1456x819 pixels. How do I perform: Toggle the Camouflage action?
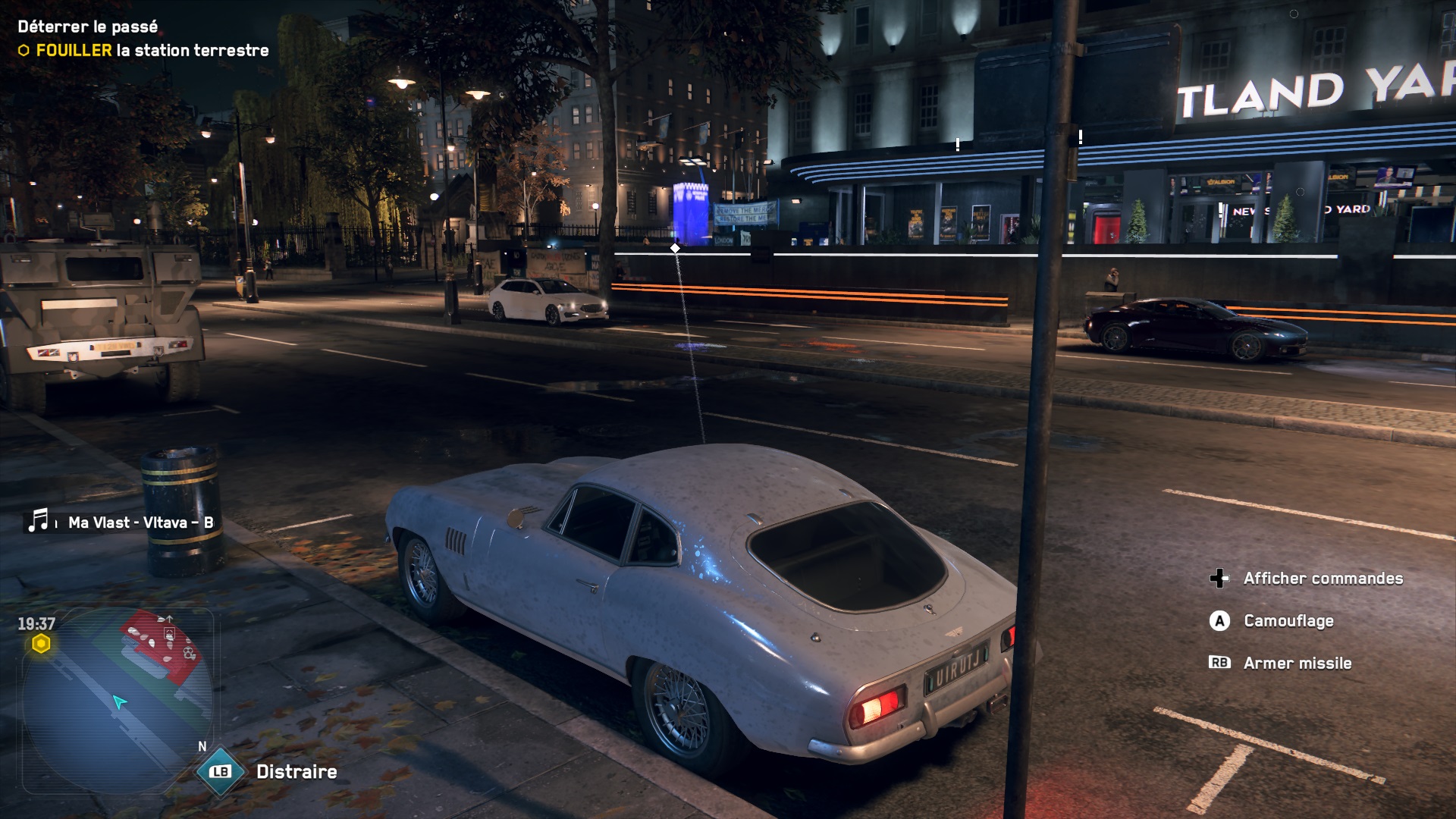tap(1288, 621)
